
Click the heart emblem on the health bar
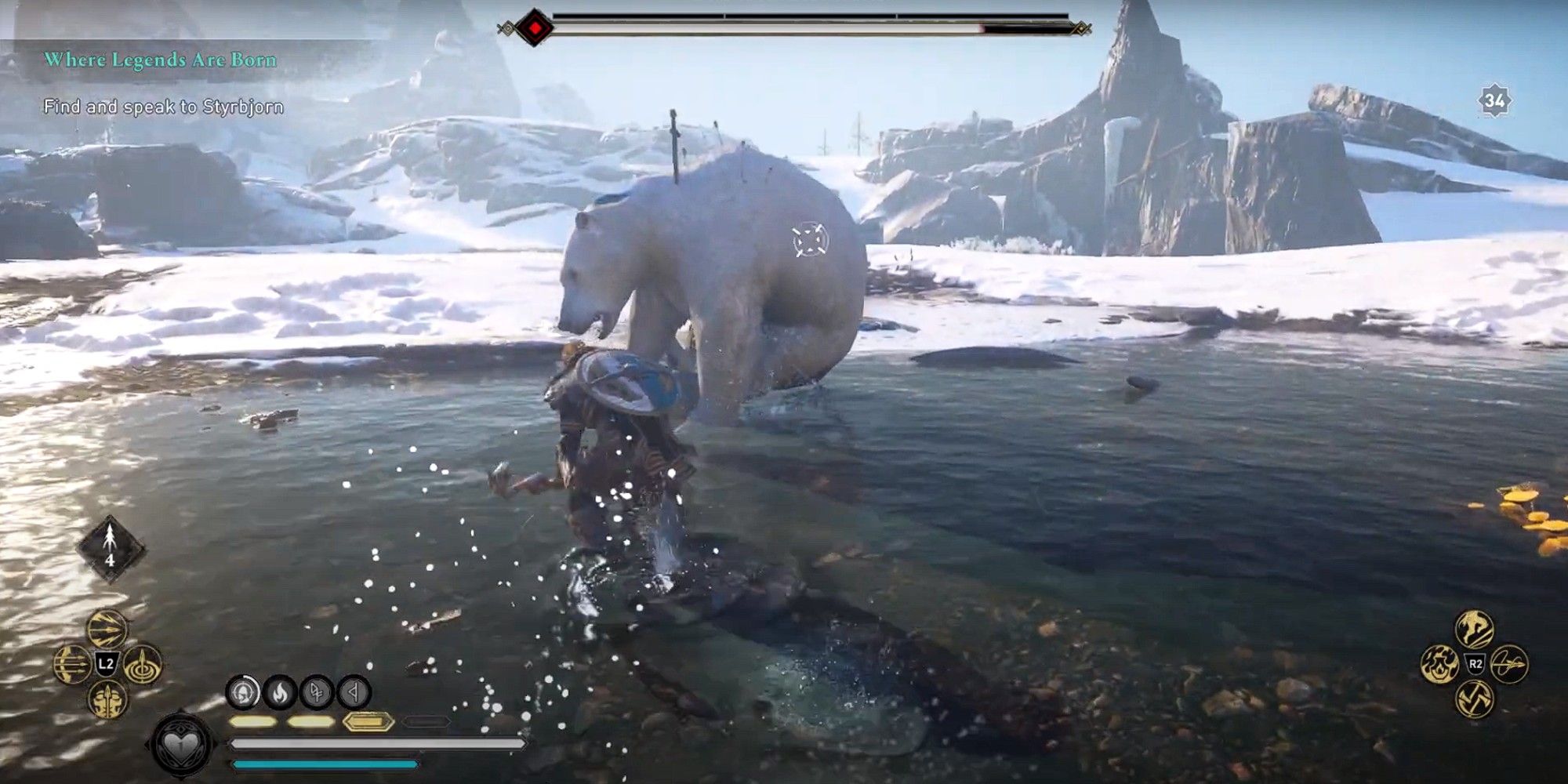click(x=181, y=745)
